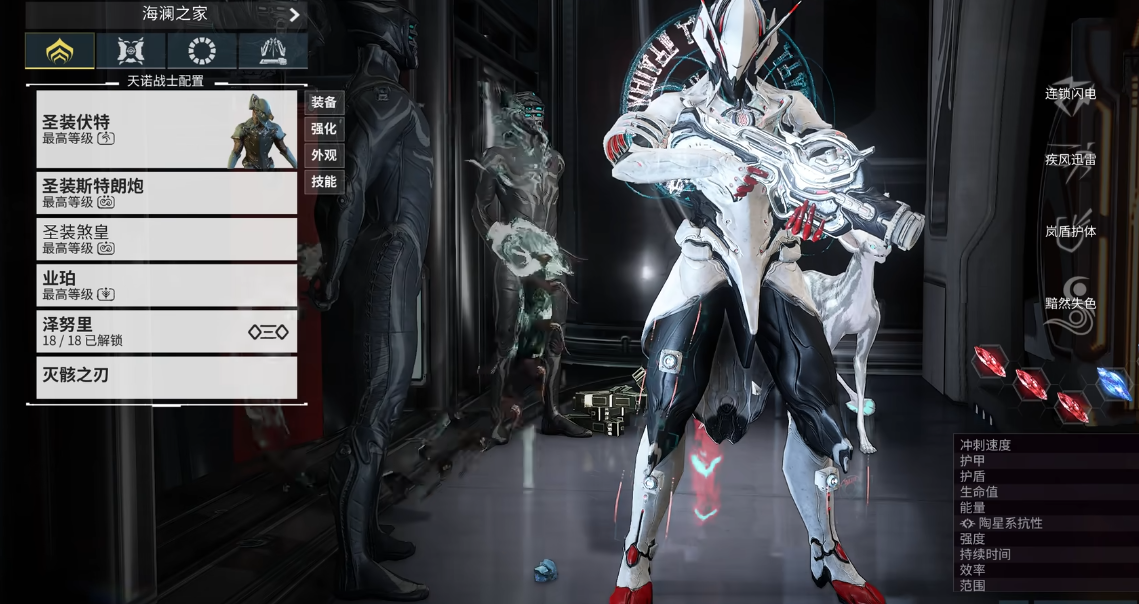Switch to the yellow Warframe lotus tab
This screenshot has height=604, width=1139.
click(60, 50)
